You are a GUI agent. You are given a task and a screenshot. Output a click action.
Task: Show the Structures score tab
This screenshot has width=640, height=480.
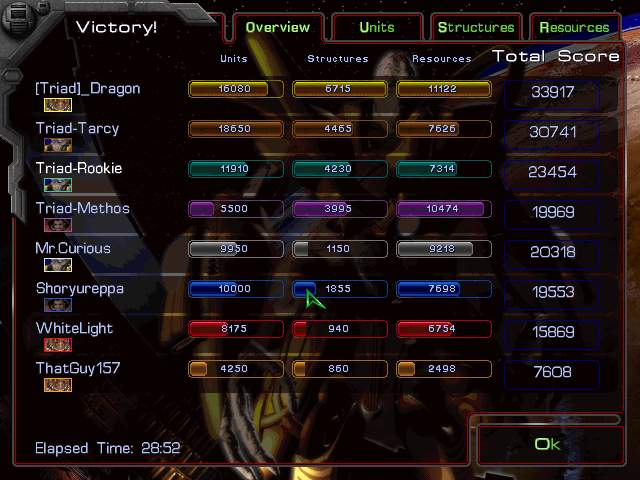[476, 27]
